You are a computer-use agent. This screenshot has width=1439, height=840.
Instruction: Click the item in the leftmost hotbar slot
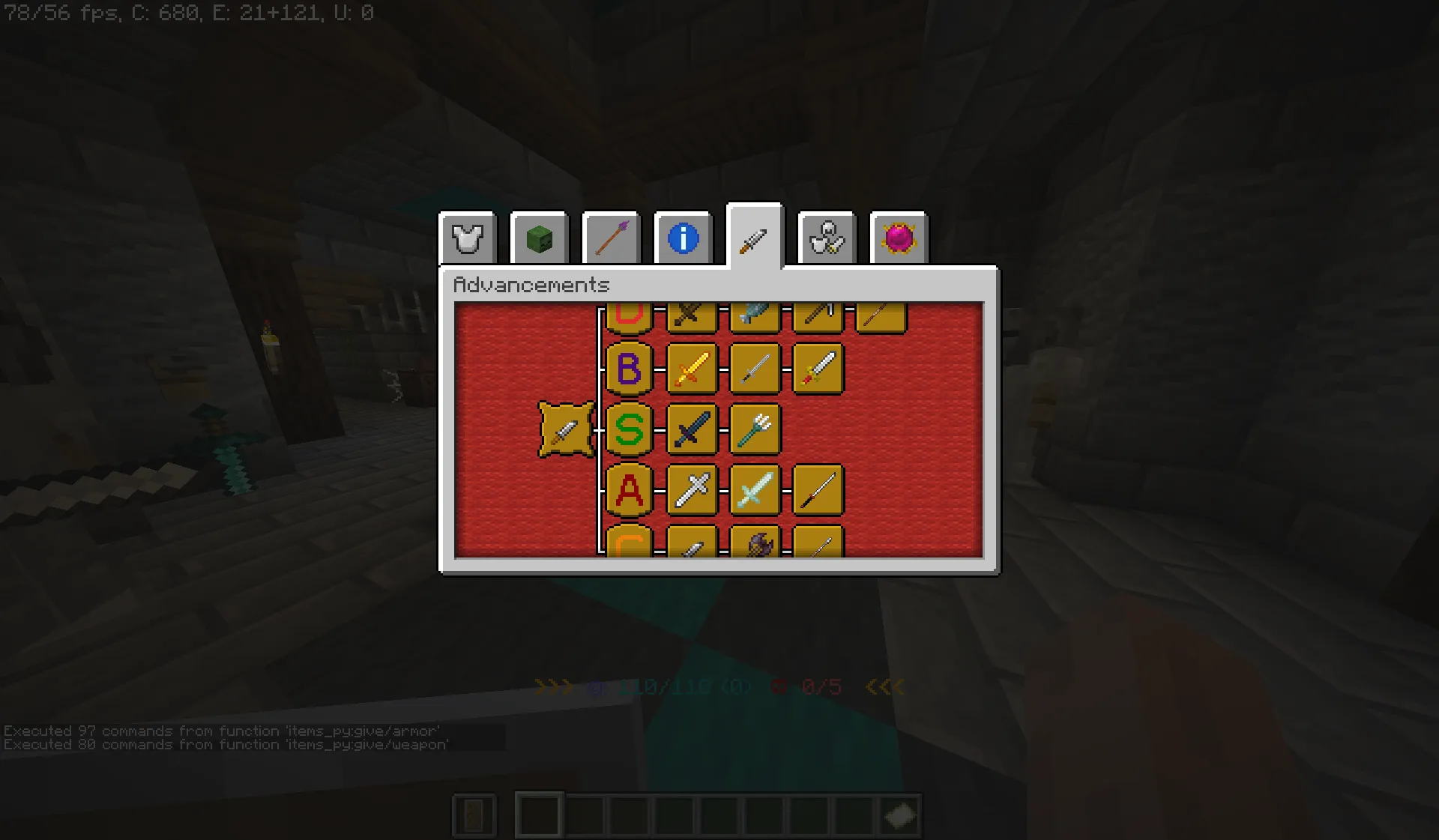[474, 816]
